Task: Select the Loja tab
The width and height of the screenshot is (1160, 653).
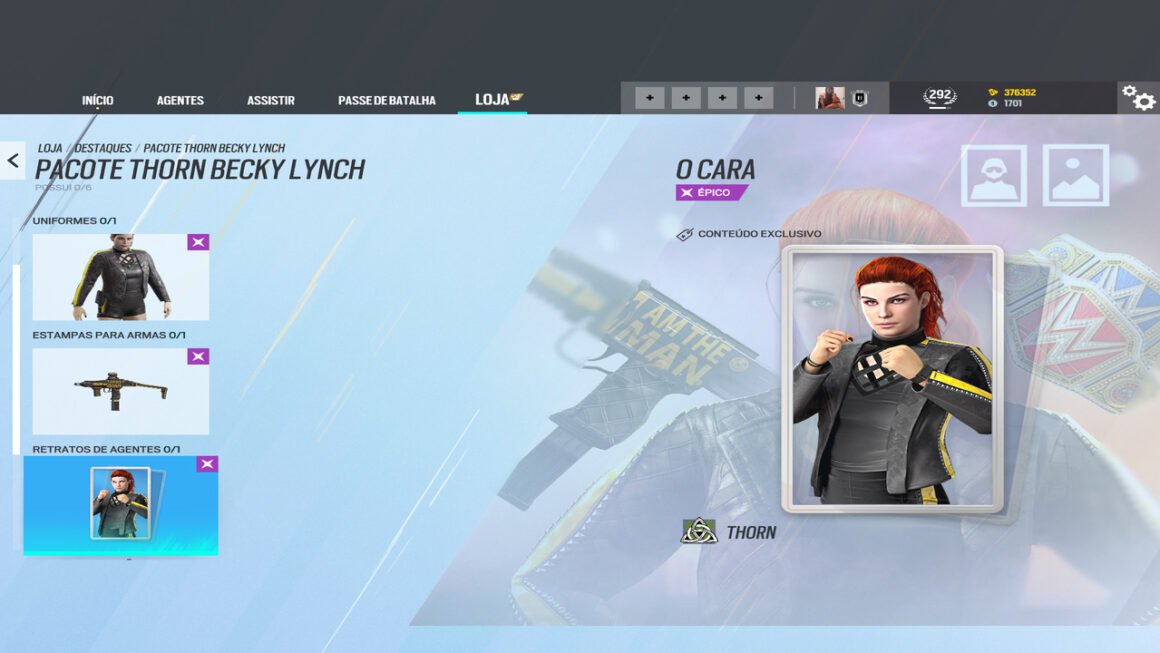Action: coord(493,100)
